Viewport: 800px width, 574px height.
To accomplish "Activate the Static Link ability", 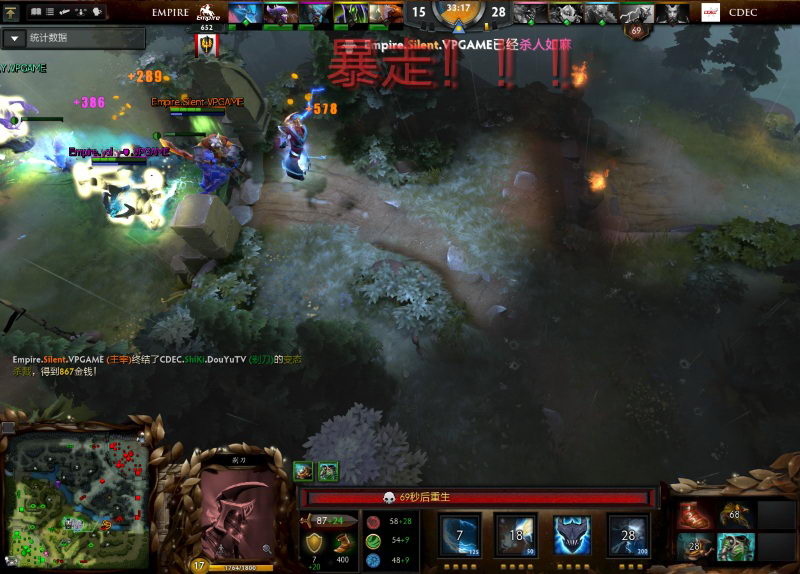I will (515, 535).
